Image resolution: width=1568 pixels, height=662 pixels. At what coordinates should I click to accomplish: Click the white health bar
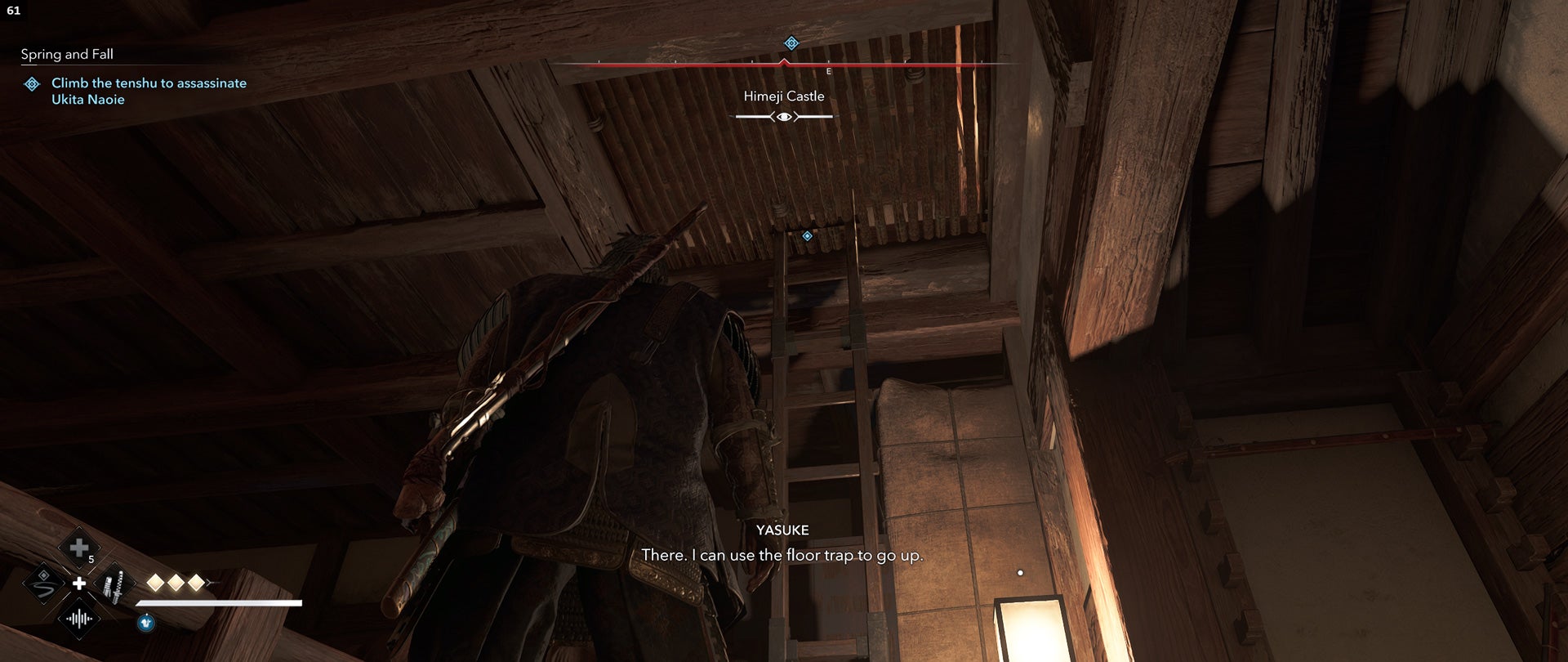219,603
